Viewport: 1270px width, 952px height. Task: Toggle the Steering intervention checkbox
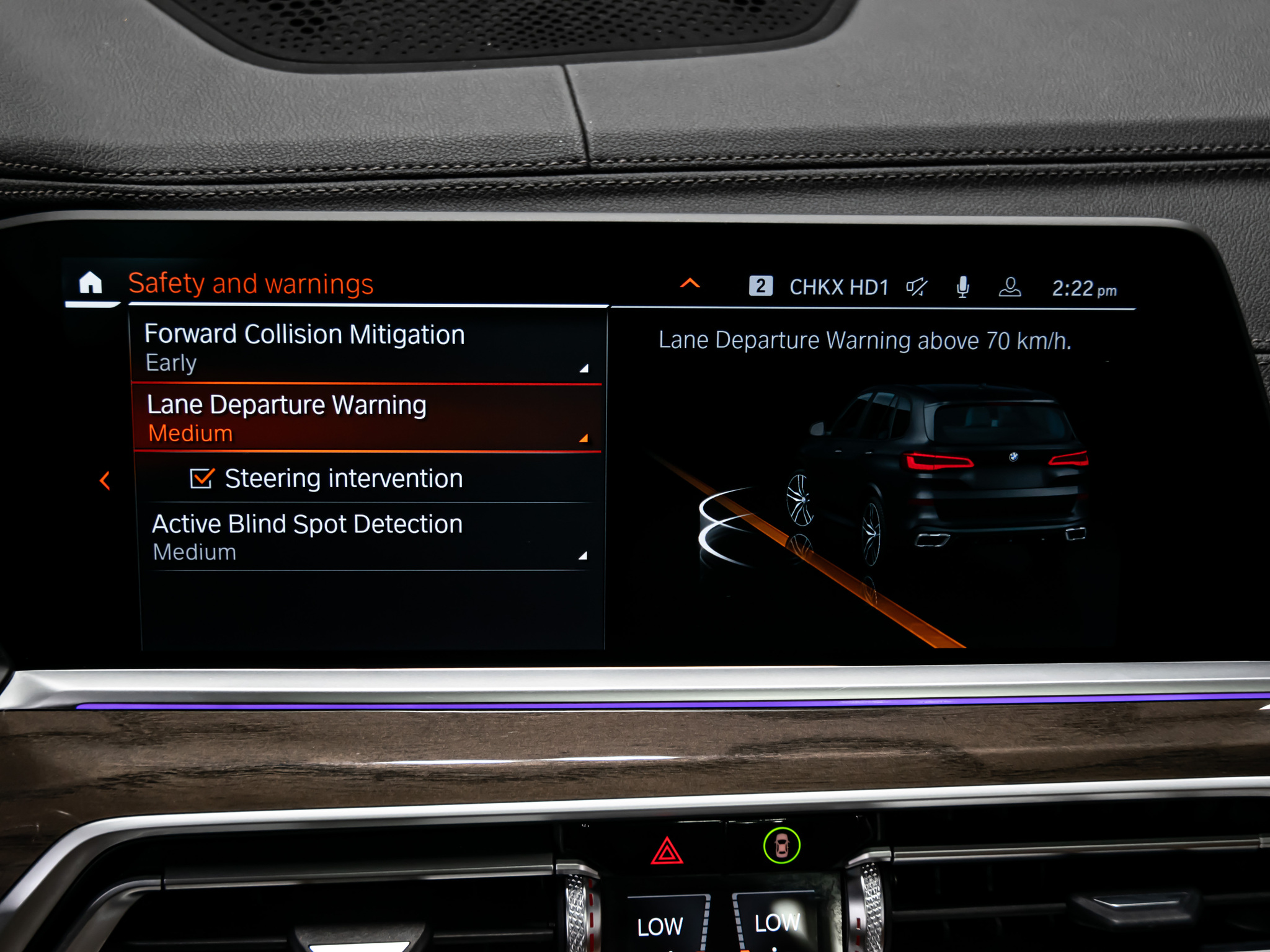202,478
